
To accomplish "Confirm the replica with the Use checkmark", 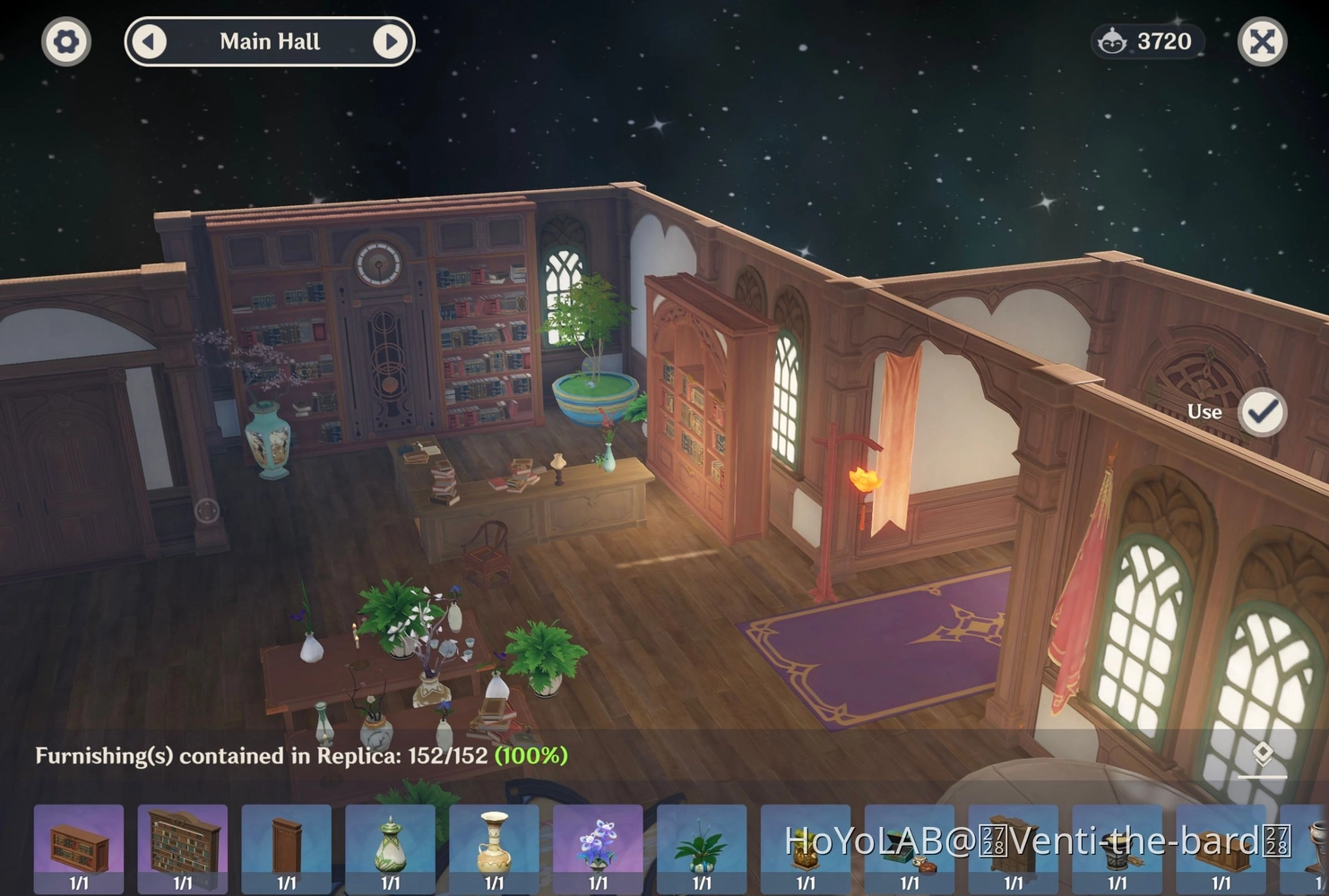I will click(x=1262, y=412).
